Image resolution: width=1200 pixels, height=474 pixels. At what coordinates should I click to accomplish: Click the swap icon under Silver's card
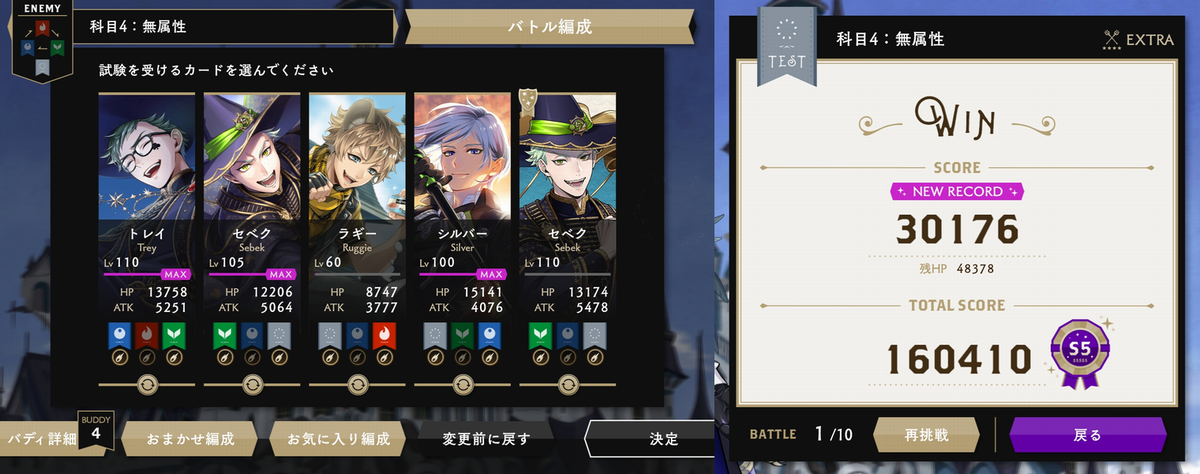click(462, 383)
